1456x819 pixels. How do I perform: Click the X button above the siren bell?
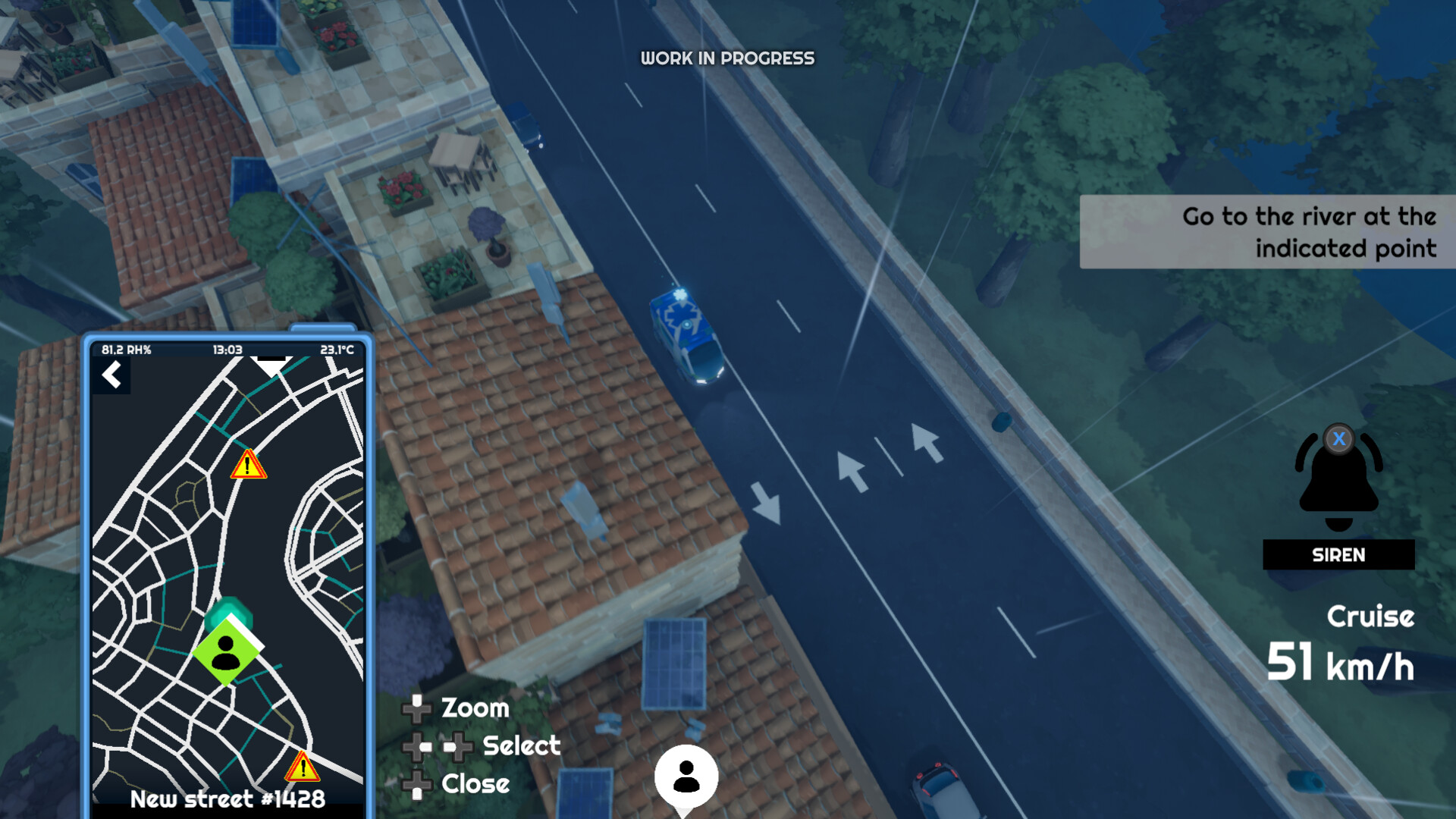pos(1339,438)
